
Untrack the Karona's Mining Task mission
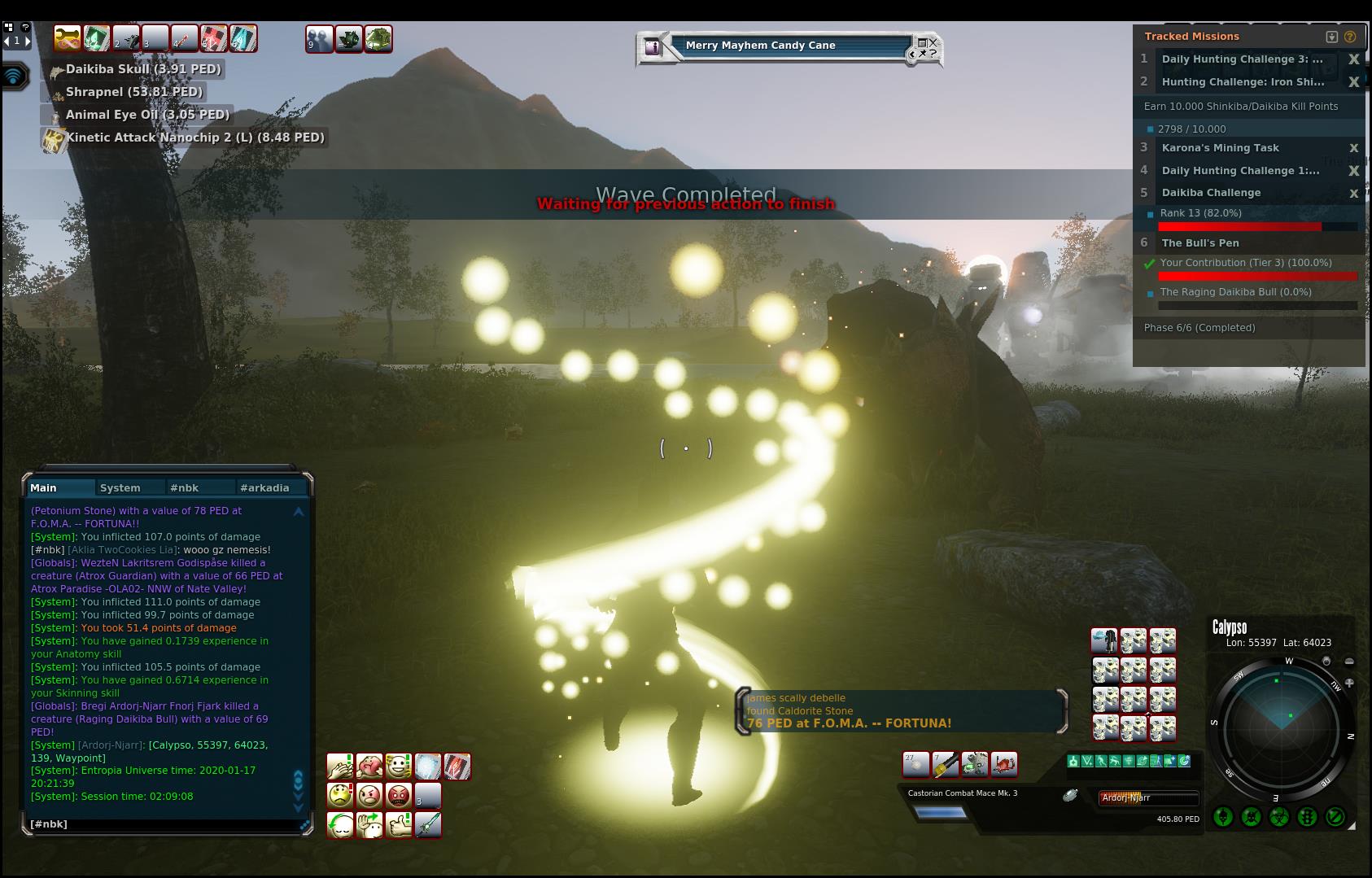tap(1354, 148)
